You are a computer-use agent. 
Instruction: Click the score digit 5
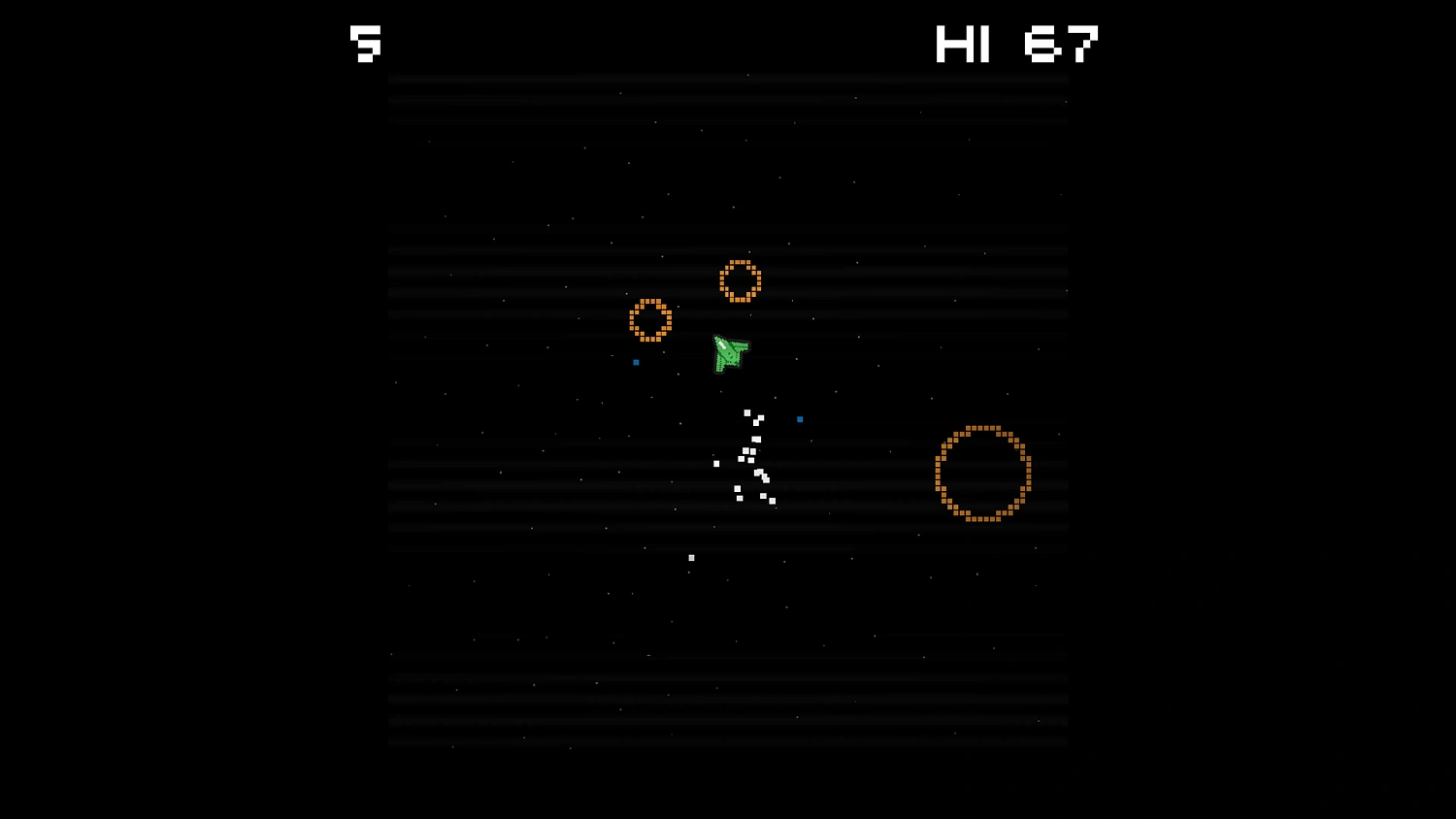click(x=365, y=44)
